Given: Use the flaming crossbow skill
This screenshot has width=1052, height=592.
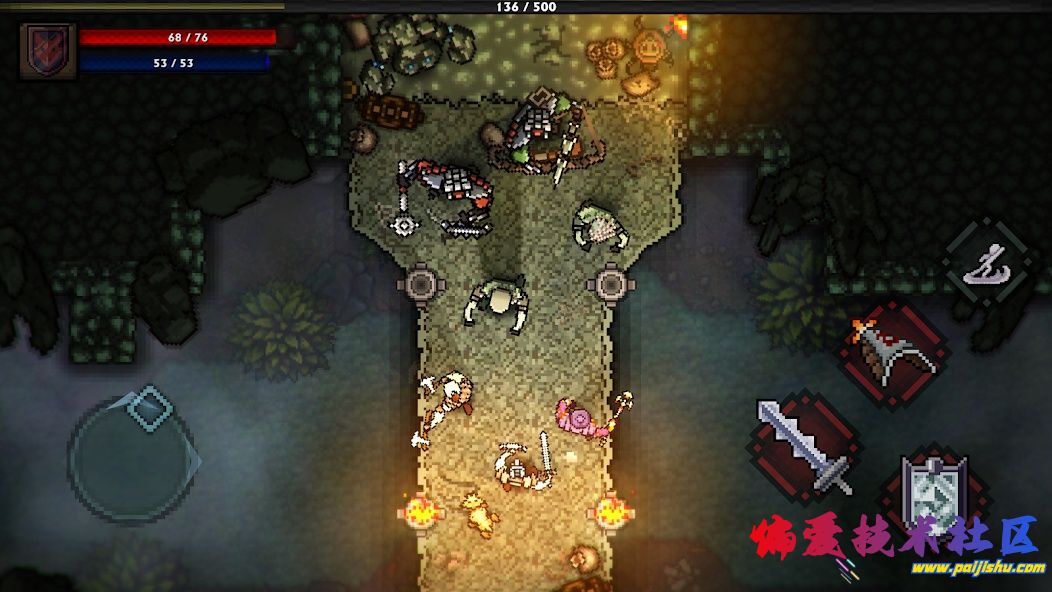Looking at the screenshot, I should click(x=893, y=353).
